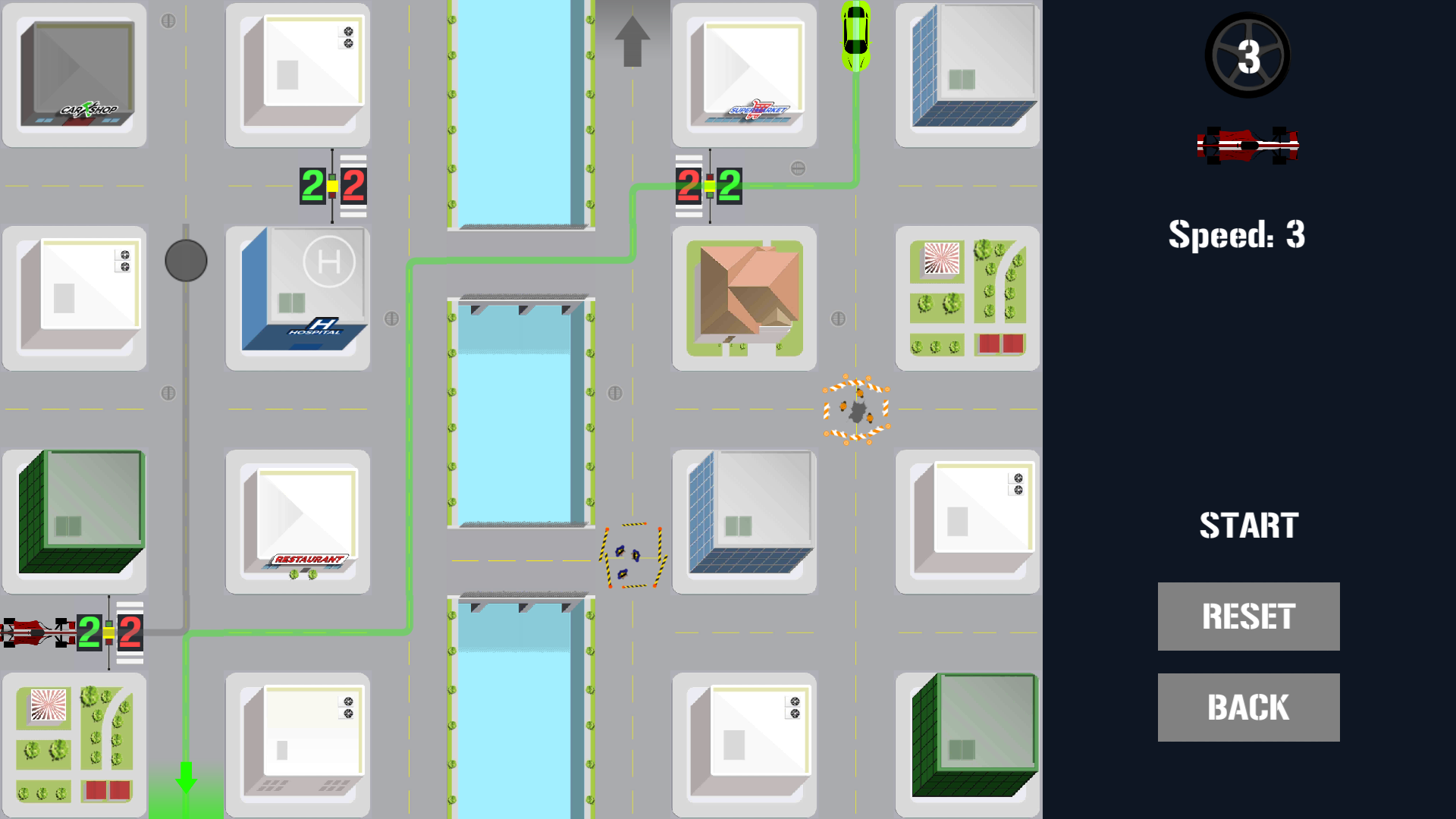The image size is (1456, 819).
Task: Click the Supermarket building
Action: click(744, 72)
